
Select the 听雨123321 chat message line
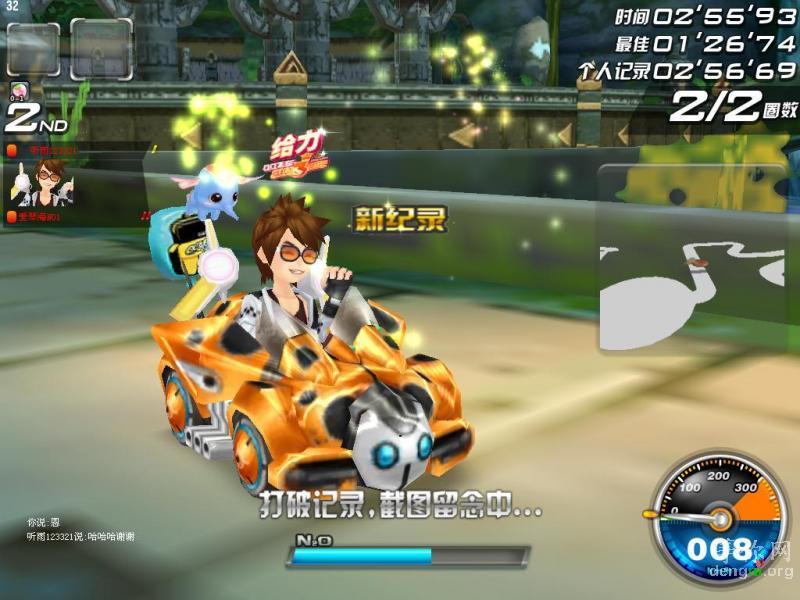click(x=81, y=537)
